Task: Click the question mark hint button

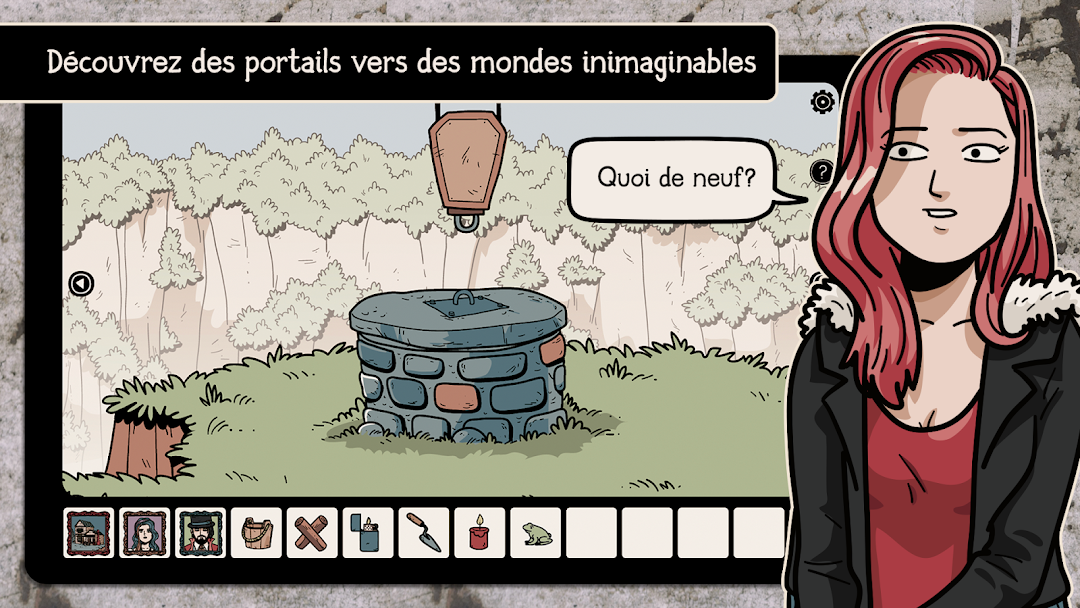Action: [821, 172]
